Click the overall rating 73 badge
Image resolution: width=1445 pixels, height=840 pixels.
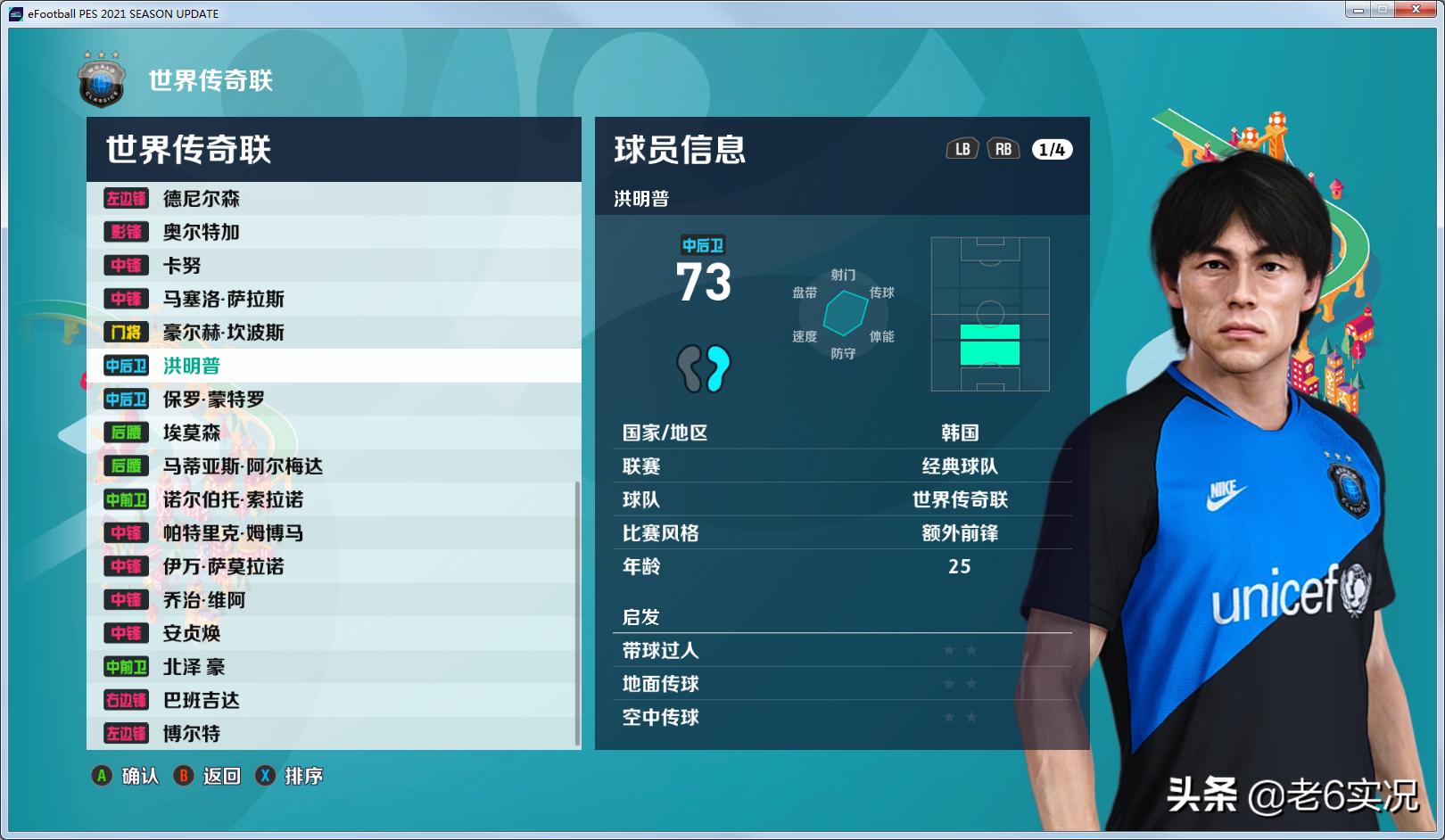click(x=704, y=282)
